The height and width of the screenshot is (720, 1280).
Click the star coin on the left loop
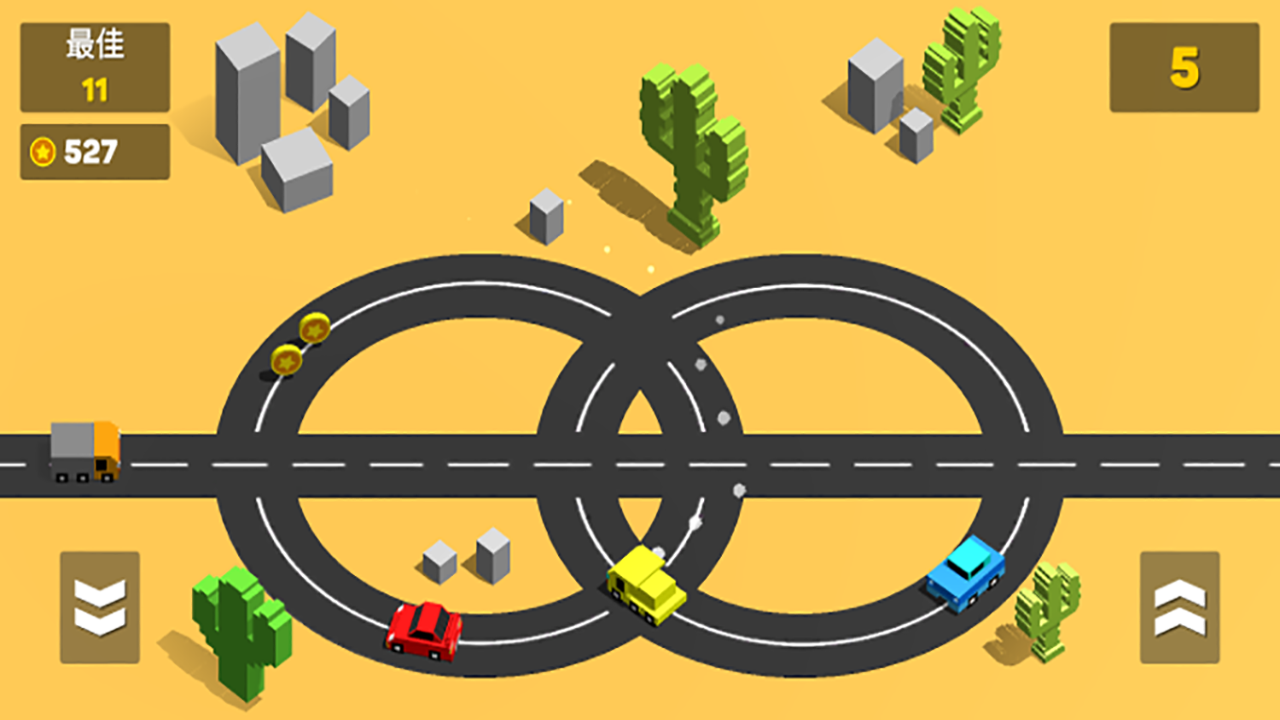313,329
